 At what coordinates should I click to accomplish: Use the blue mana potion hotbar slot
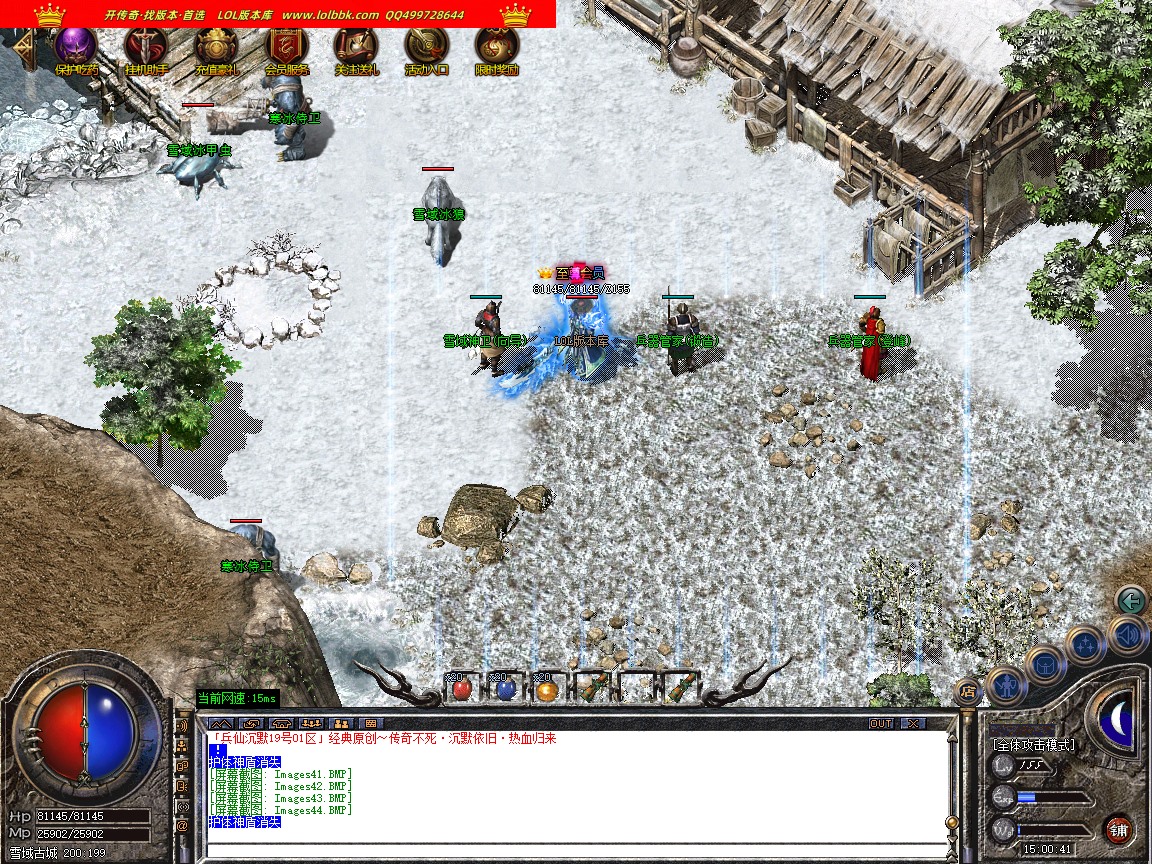point(505,688)
